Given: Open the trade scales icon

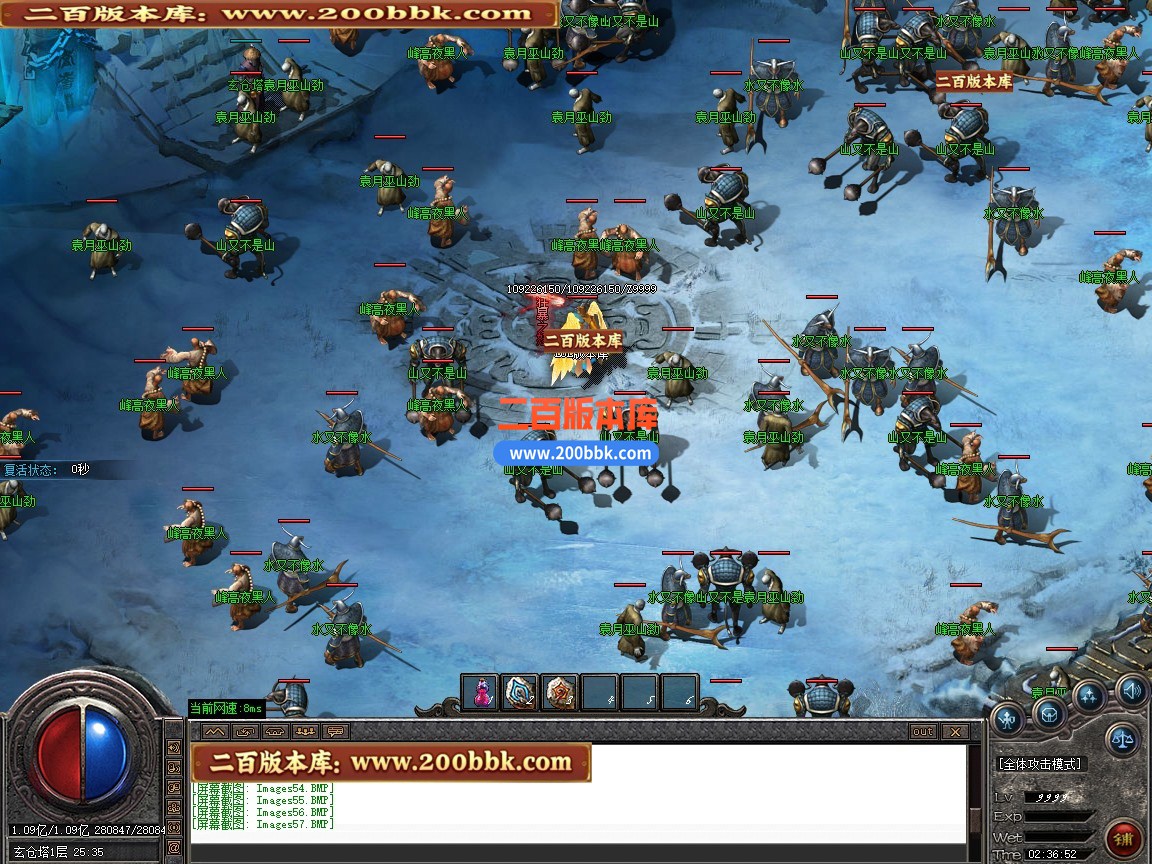Looking at the screenshot, I should [x=1123, y=741].
